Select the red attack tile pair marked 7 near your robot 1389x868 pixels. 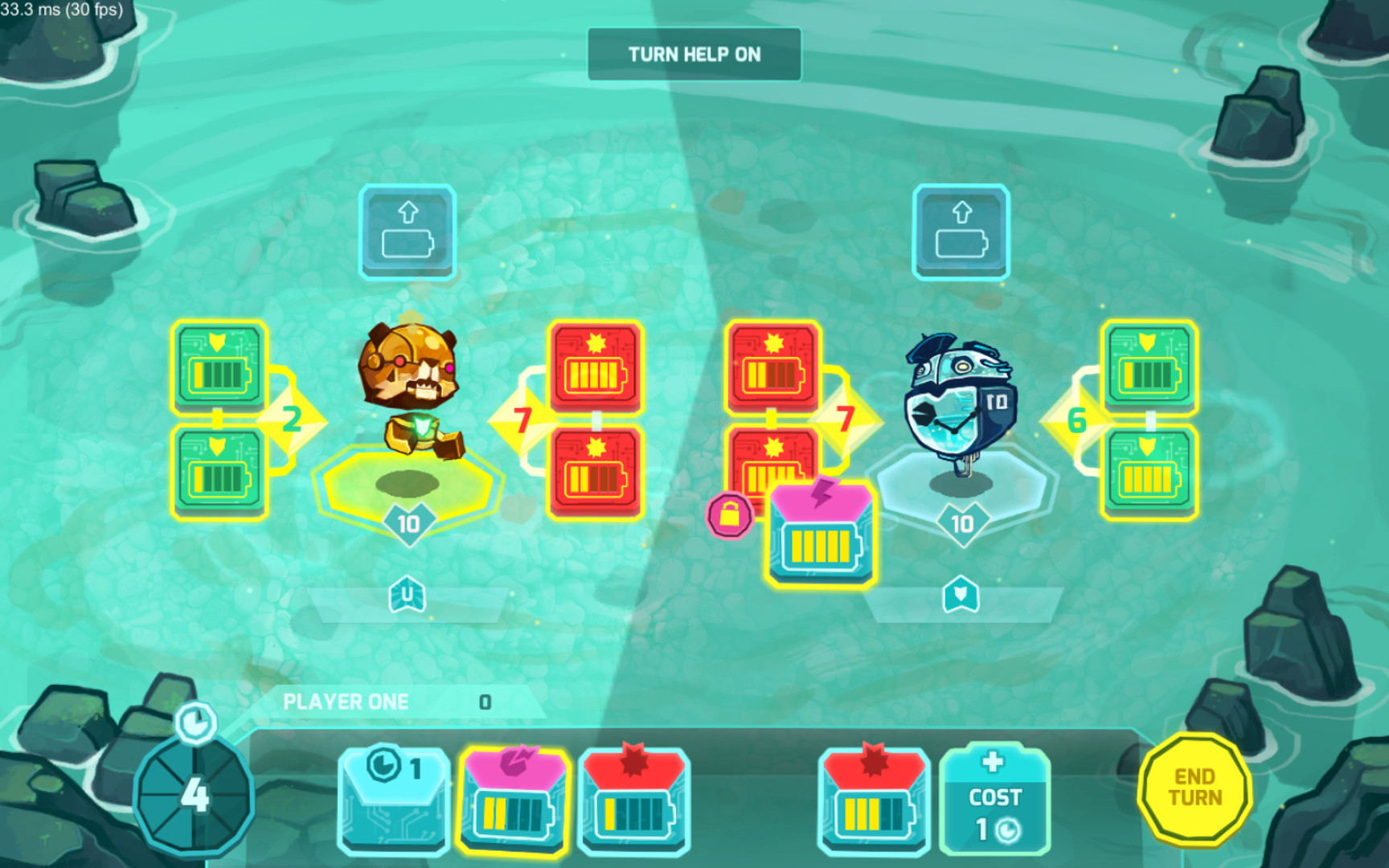click(596, 418)
